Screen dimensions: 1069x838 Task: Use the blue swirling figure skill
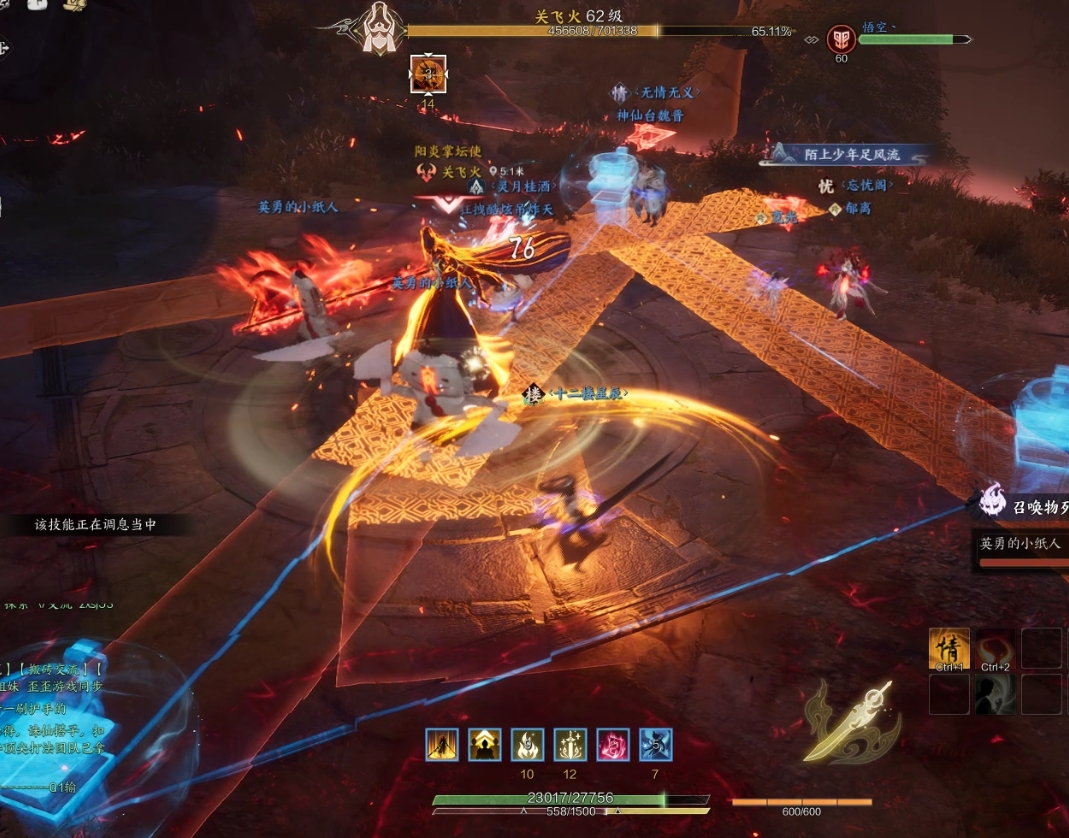click(x=656, y=744)
